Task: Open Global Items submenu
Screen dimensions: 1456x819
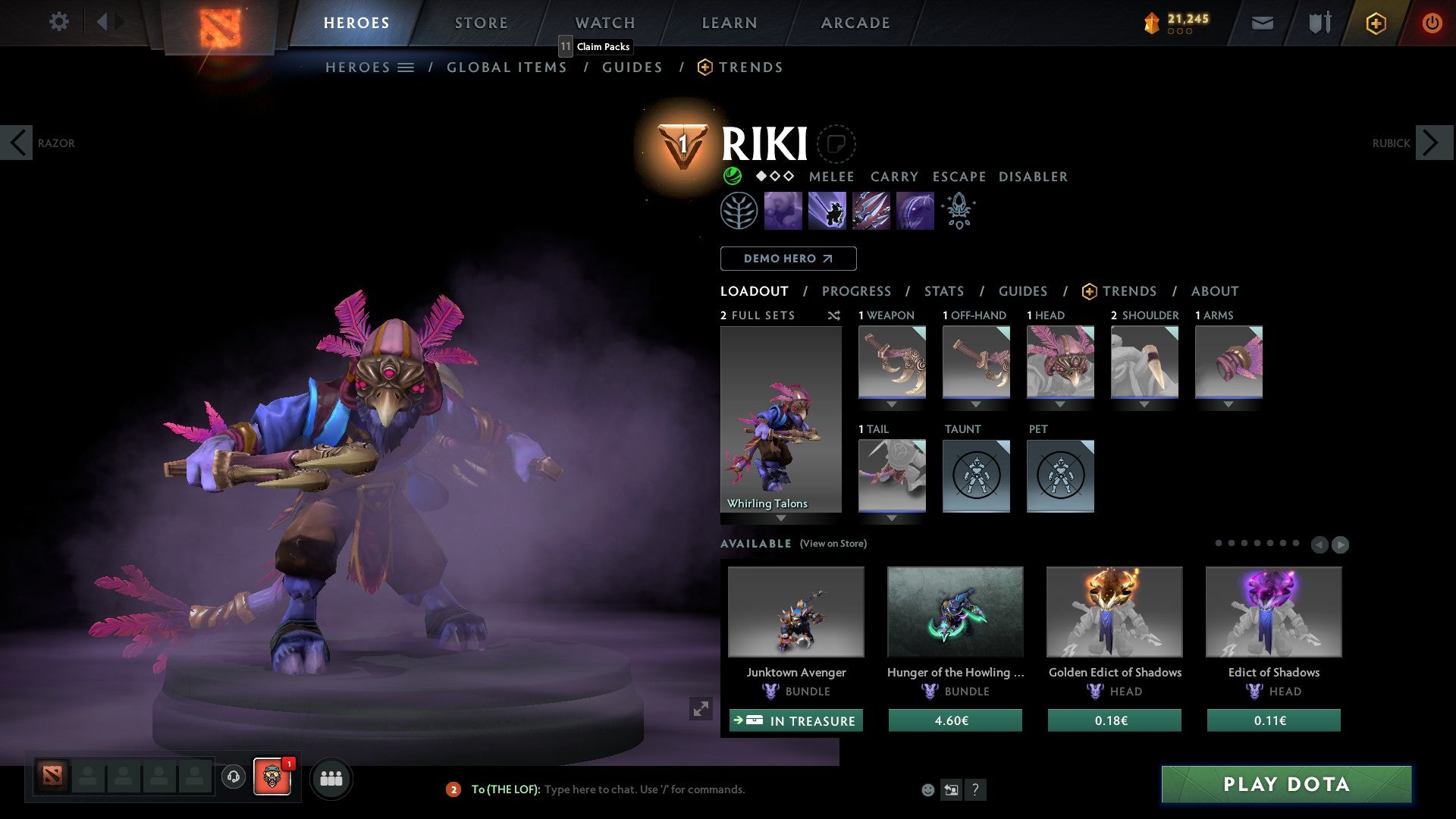Action: click(x=507, y=67)
